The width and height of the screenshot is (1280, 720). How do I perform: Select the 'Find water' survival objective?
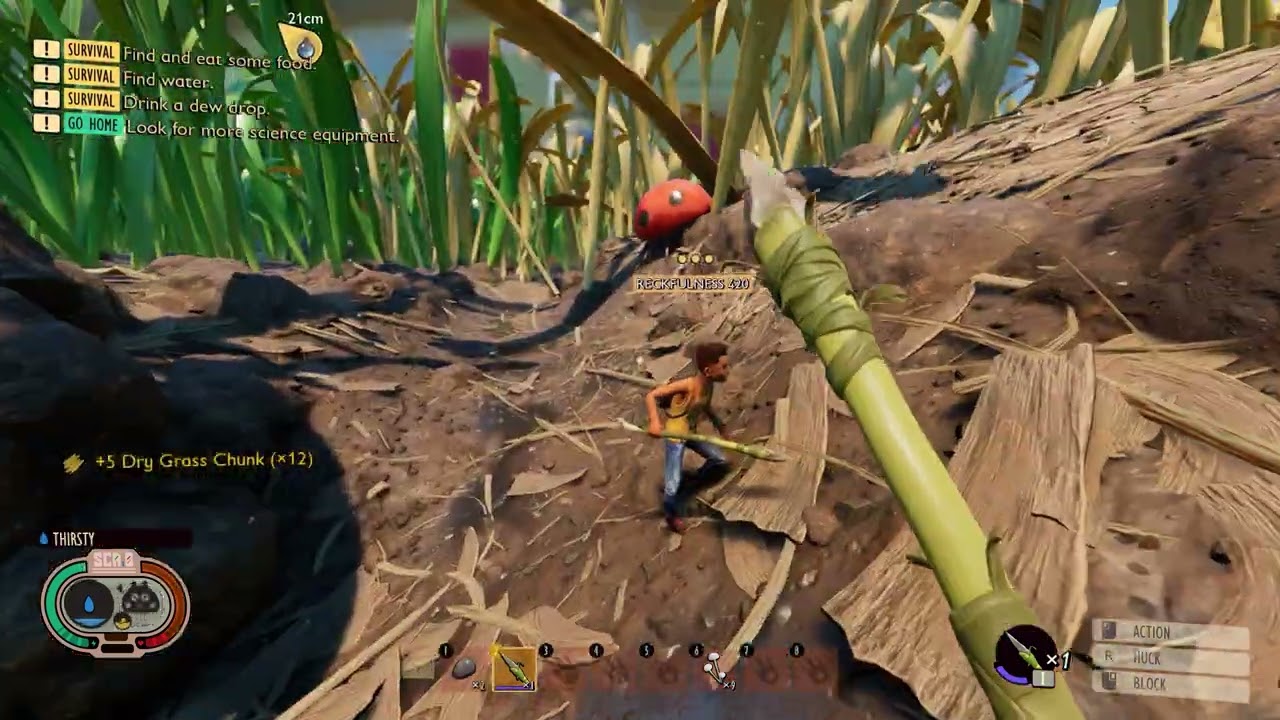click(x=167, y=81)
